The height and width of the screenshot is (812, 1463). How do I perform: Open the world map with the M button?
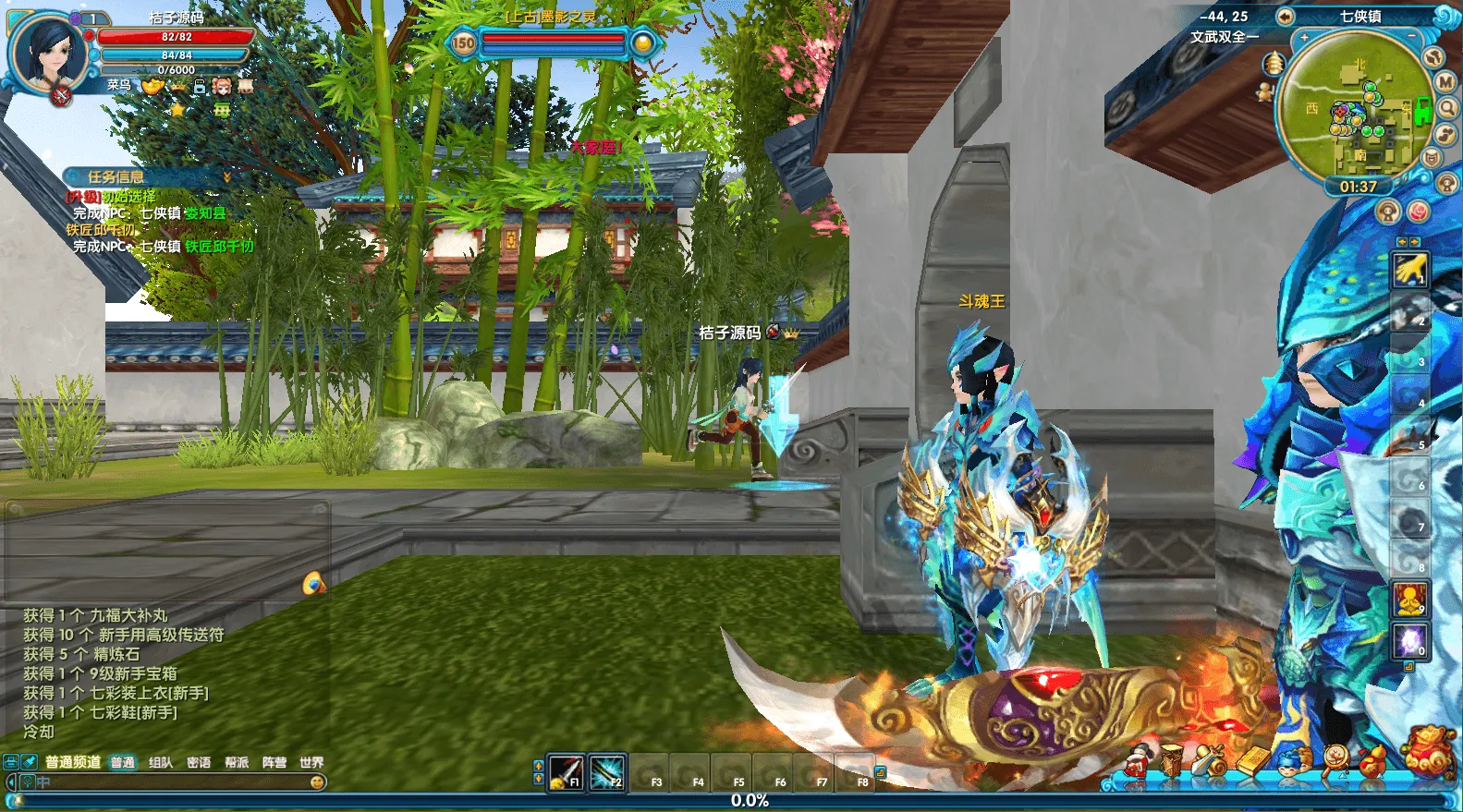1445,81
